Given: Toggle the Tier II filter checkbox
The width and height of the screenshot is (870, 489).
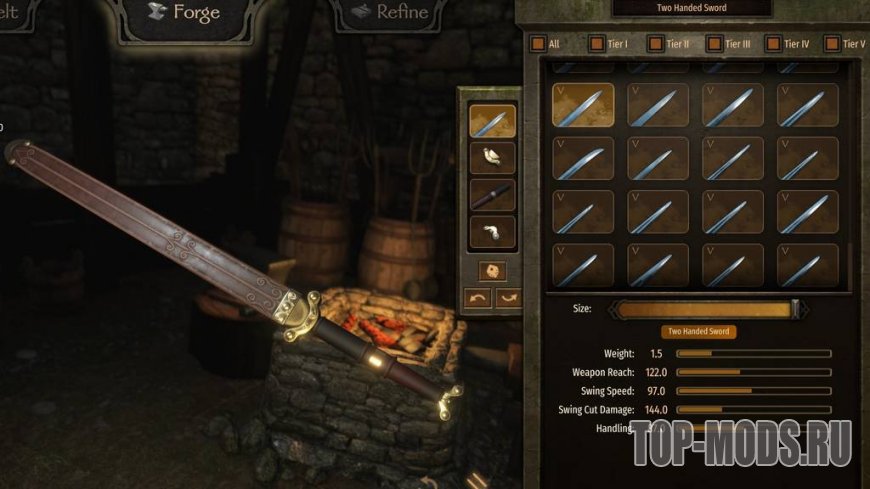Looking at the screenshot, I should [655, 44].
